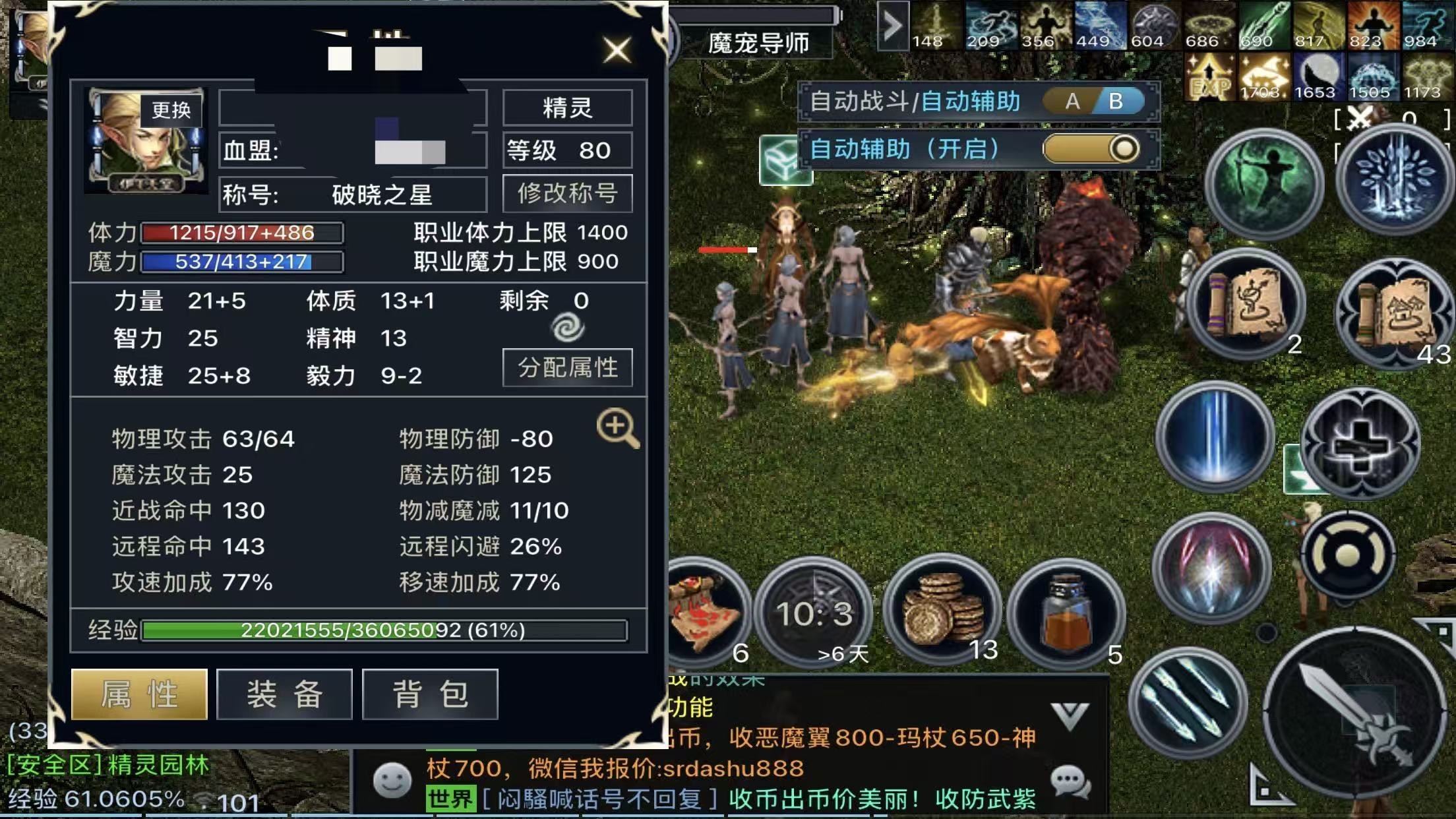Select the stack of coins quick slot
Viewport: 1456px width, 819px height.
(x=942, y=611)
